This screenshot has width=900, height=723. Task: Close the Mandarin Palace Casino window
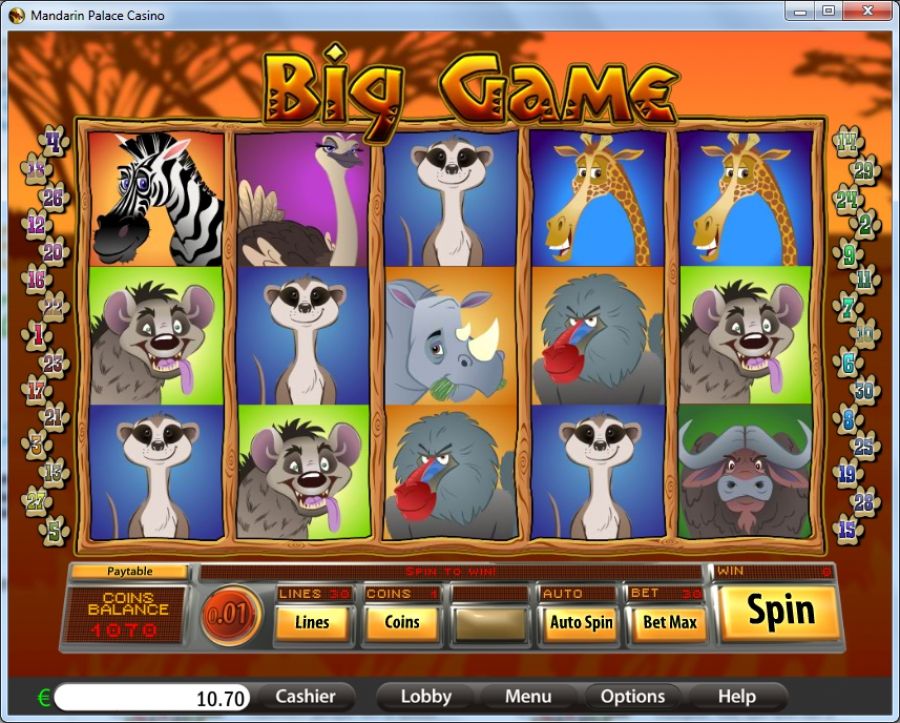tap(866, 11)
